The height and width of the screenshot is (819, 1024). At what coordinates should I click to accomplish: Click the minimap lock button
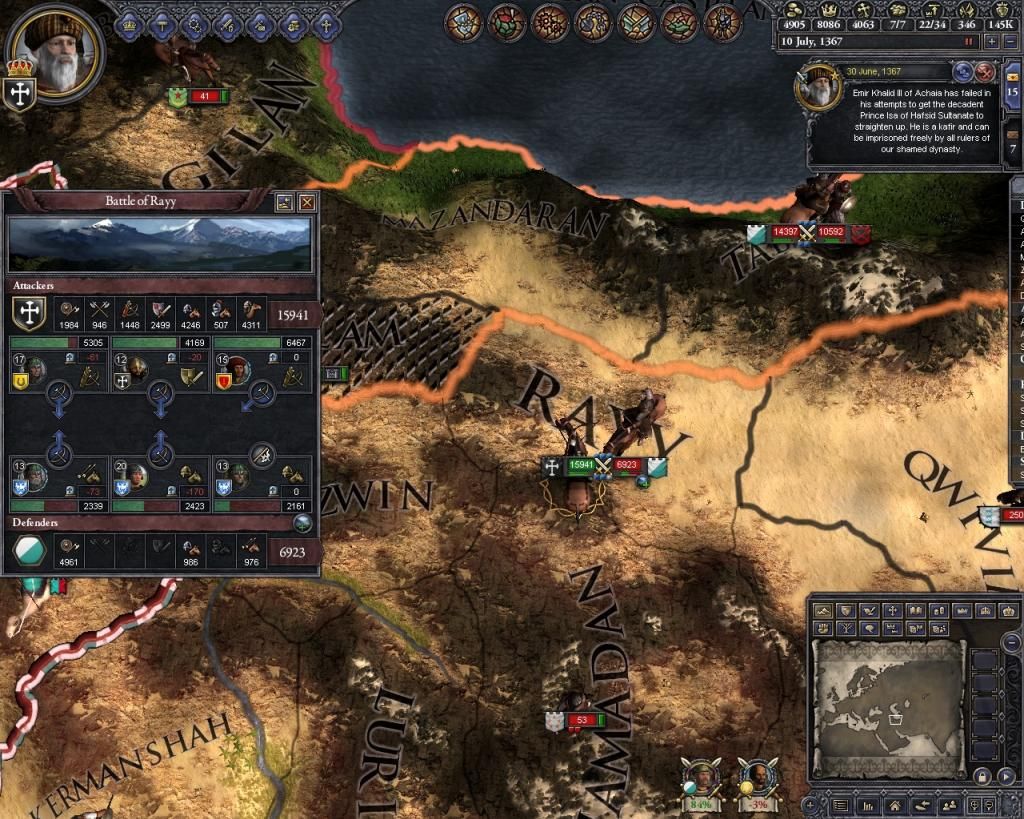[982, 776]
